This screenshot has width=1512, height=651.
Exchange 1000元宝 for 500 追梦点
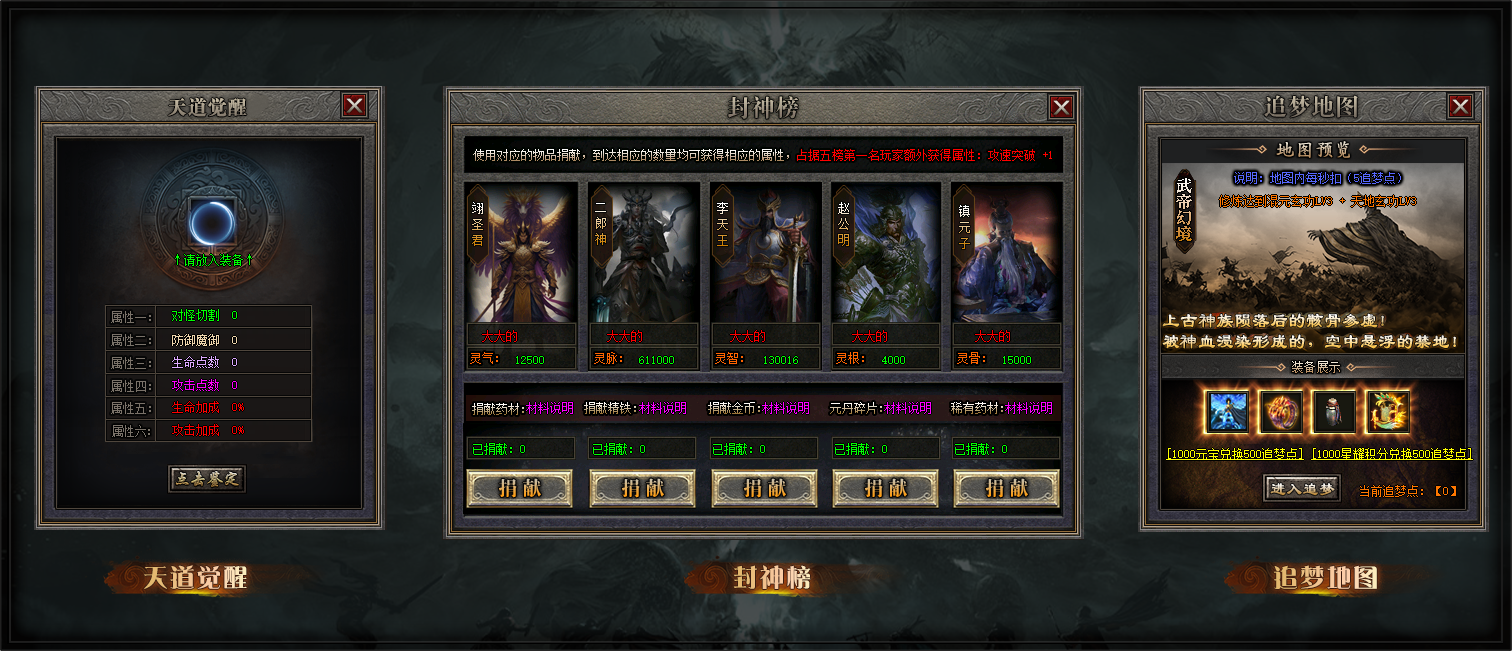click(x=1234, y=453)
